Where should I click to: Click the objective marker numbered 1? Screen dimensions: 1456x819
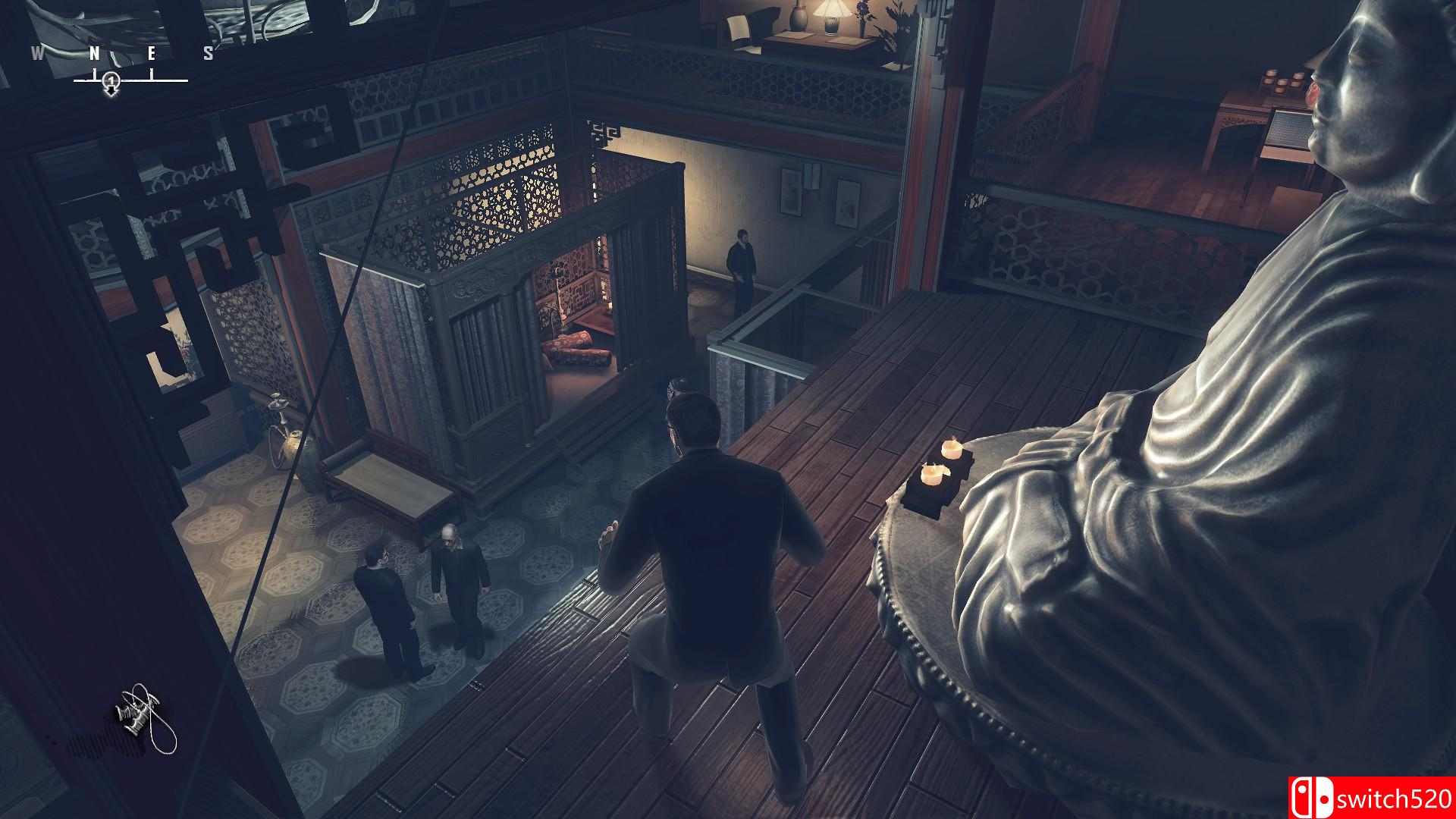pyautogui.click(x=111, y=81)
